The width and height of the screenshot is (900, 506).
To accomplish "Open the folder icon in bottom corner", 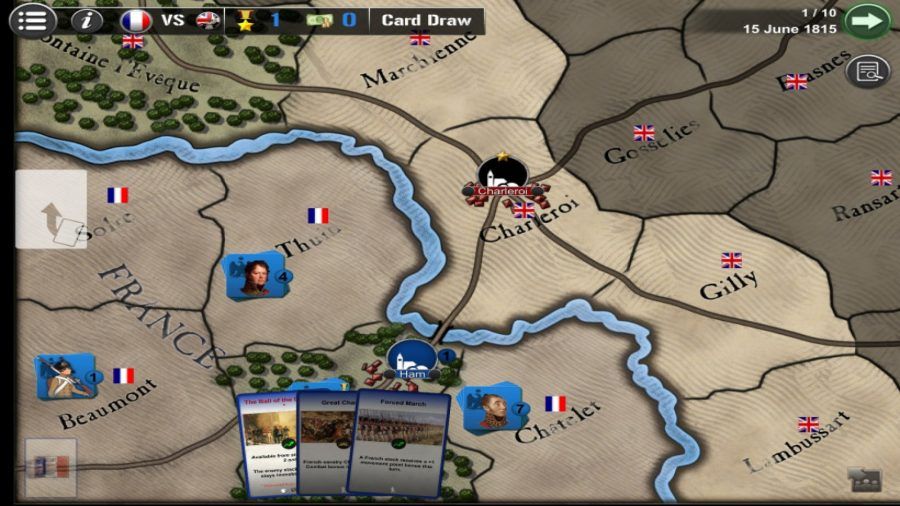I will (x=862, y=480).
